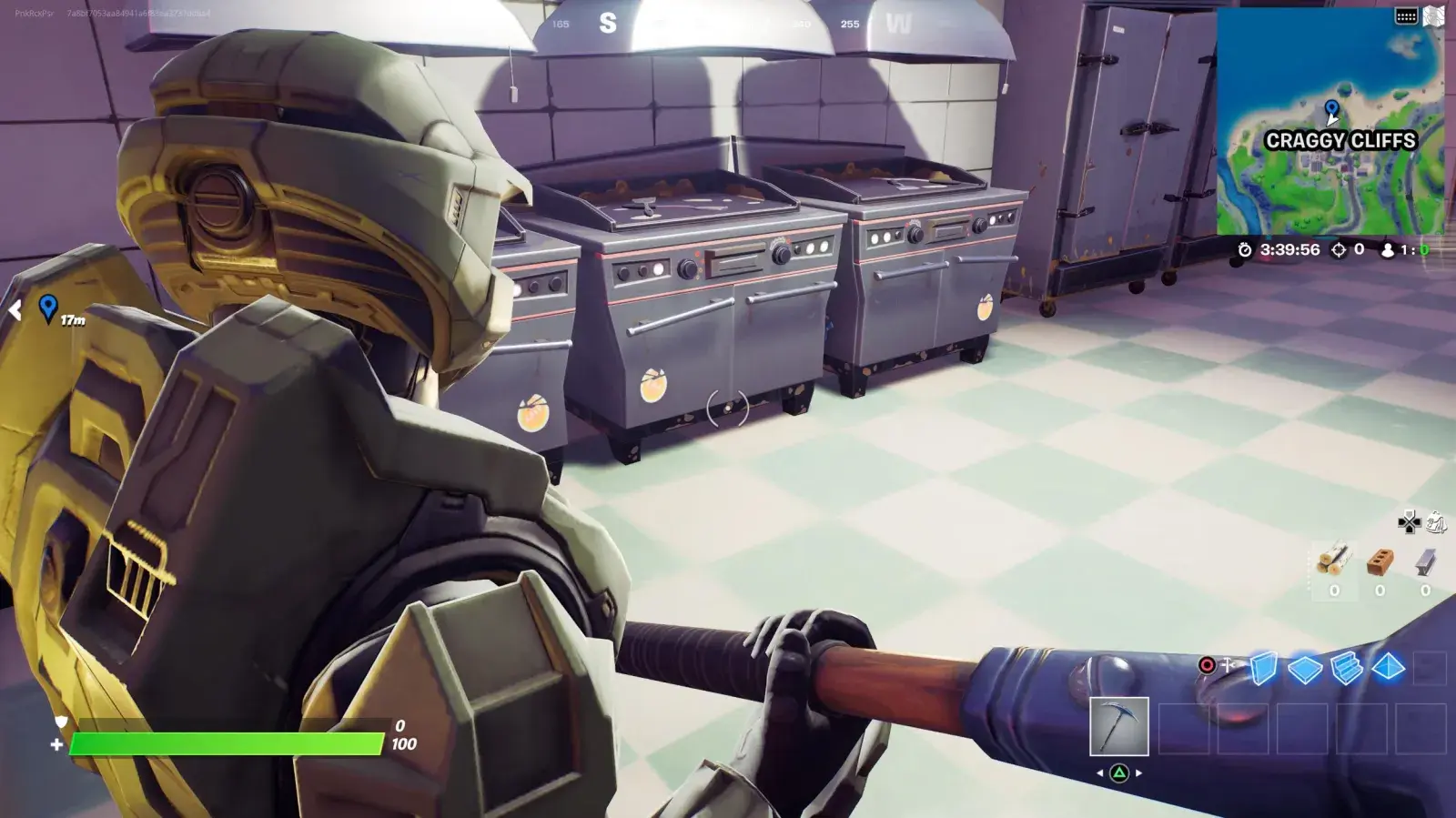
Task: Click the stairs build piece icon
Action: coord(1347,668)
